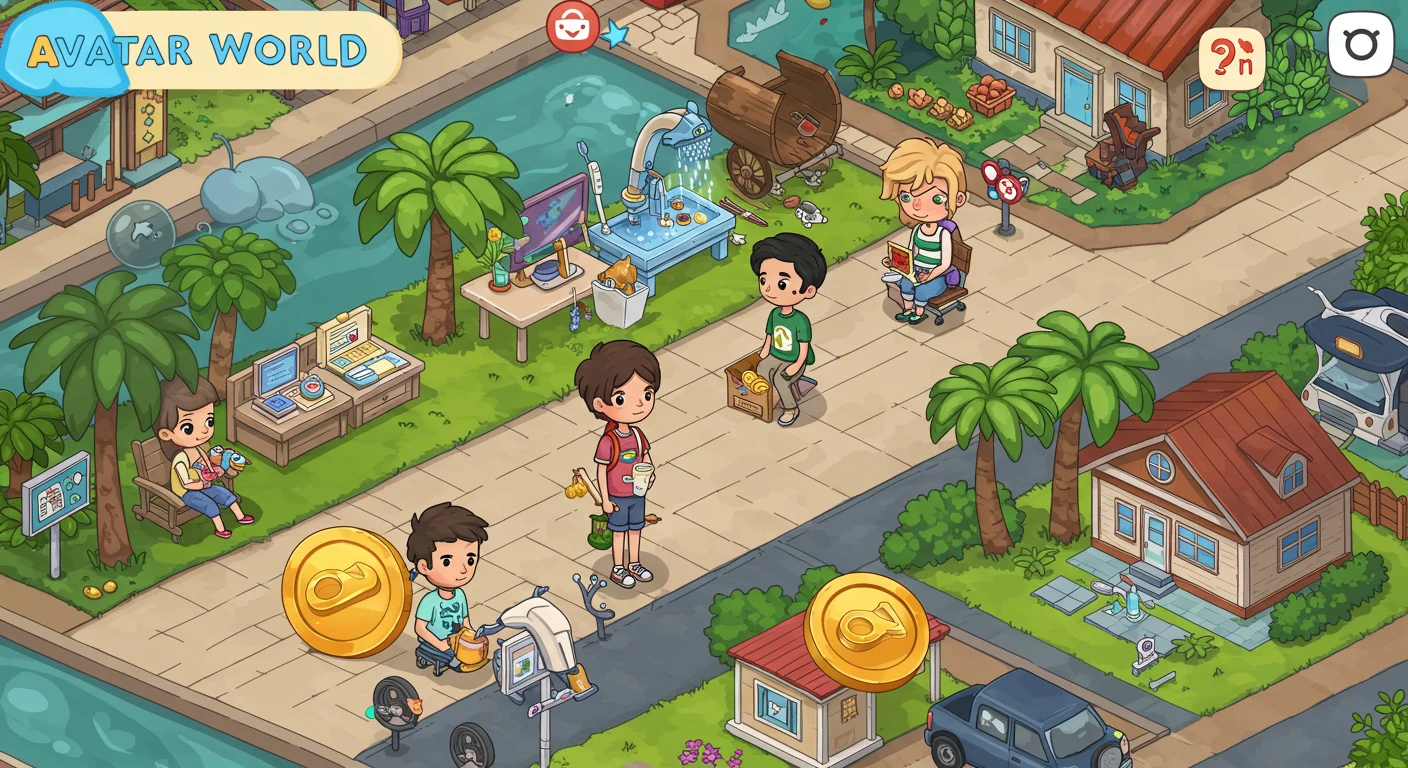Click the wooden cannon cart near the canal
Image resolution: width=1408 pixels, height=768 pixels.
click(770, 110)
